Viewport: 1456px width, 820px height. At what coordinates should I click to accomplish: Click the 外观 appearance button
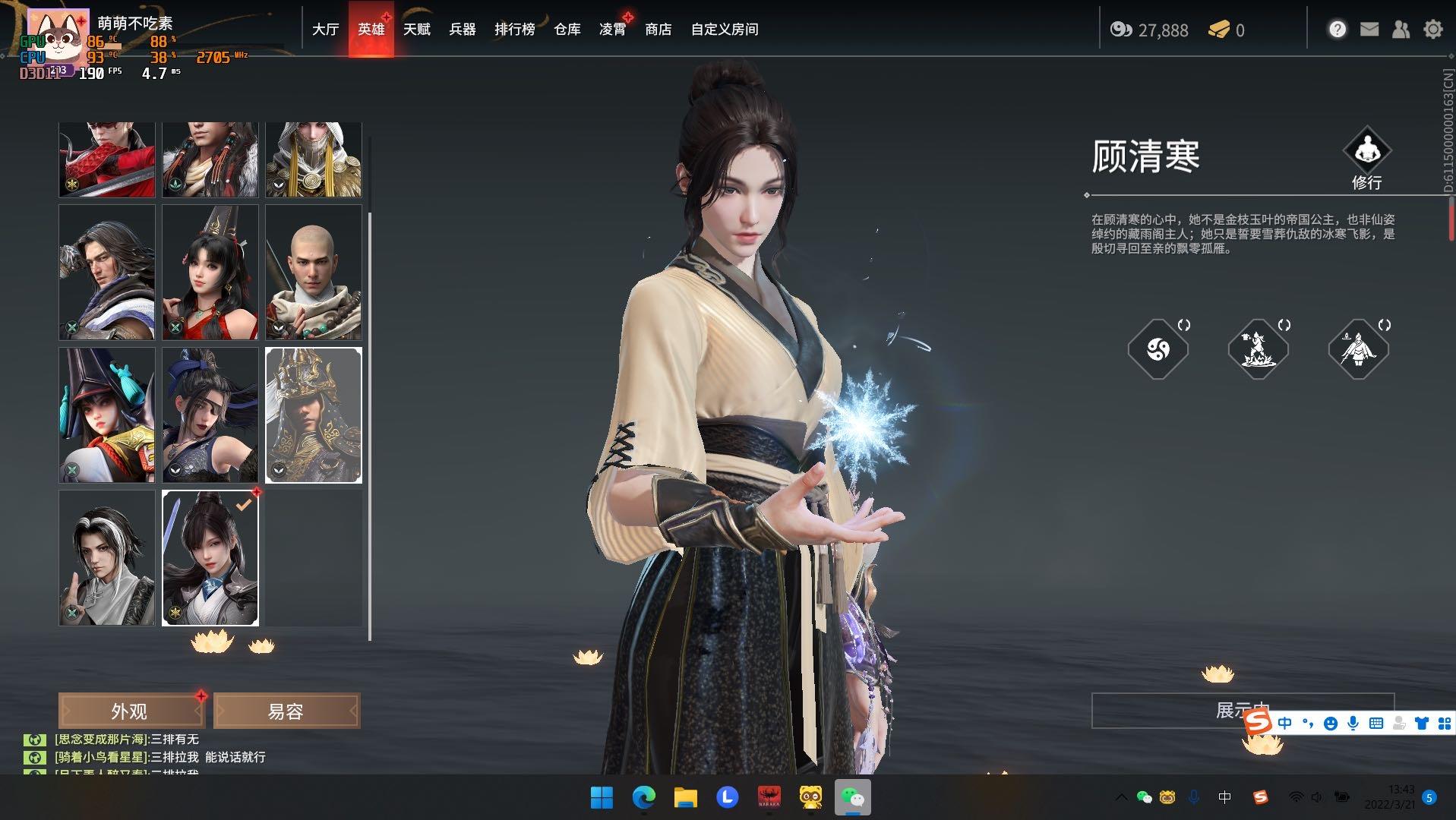coord(131,711)
